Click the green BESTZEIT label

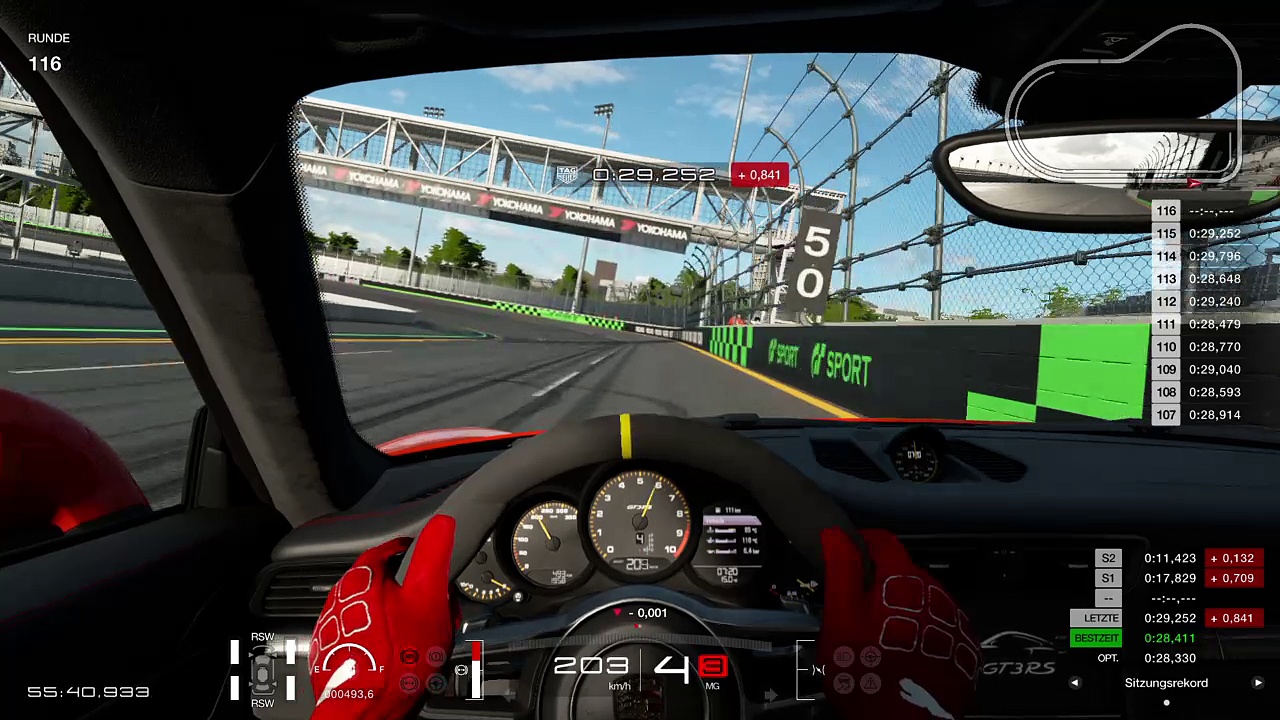1096,638
